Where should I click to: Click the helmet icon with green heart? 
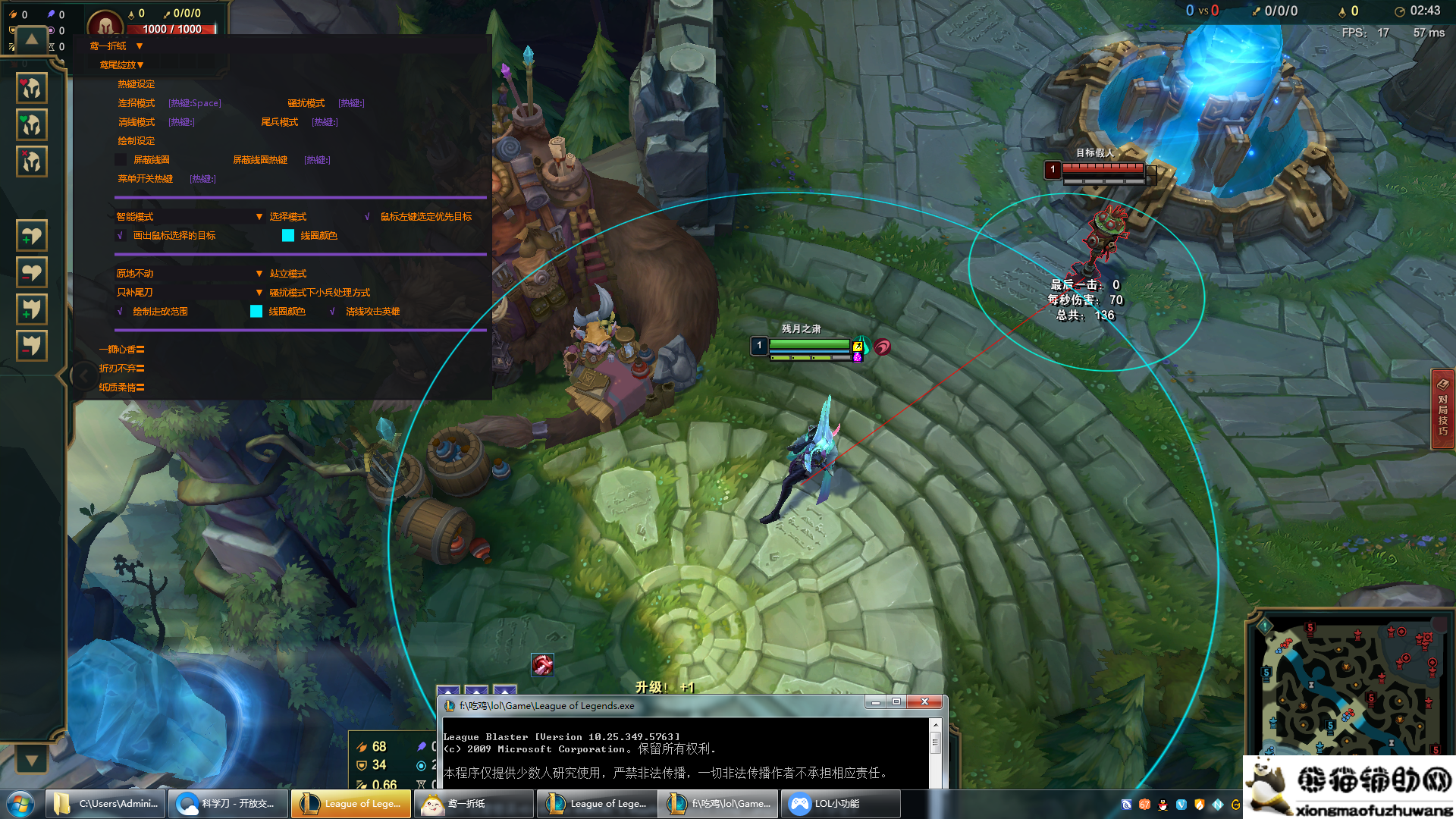[x=31, y=124]
